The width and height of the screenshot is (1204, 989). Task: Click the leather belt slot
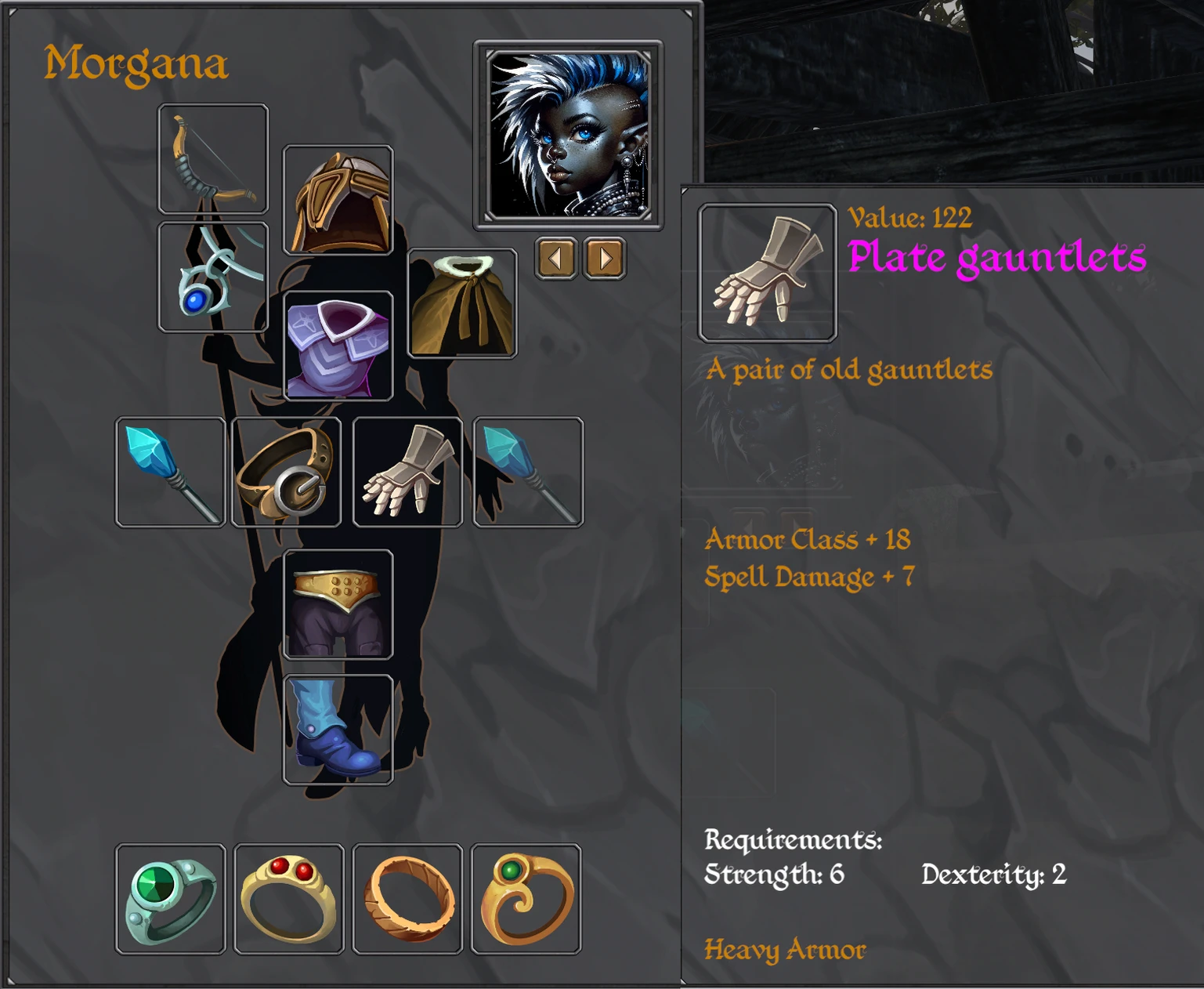(287, 472)
